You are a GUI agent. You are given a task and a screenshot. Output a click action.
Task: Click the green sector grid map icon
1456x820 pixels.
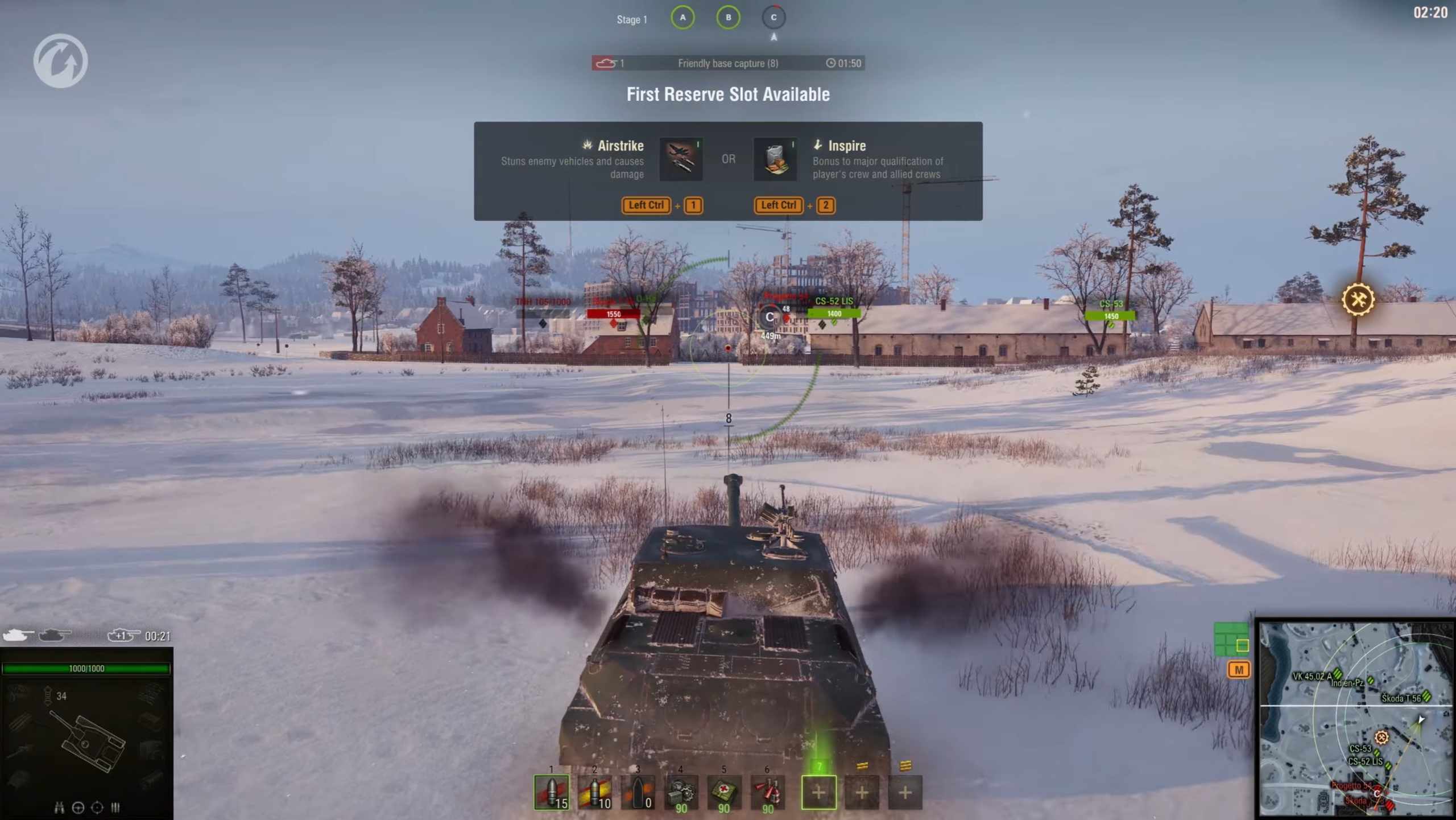[1231, 640]
